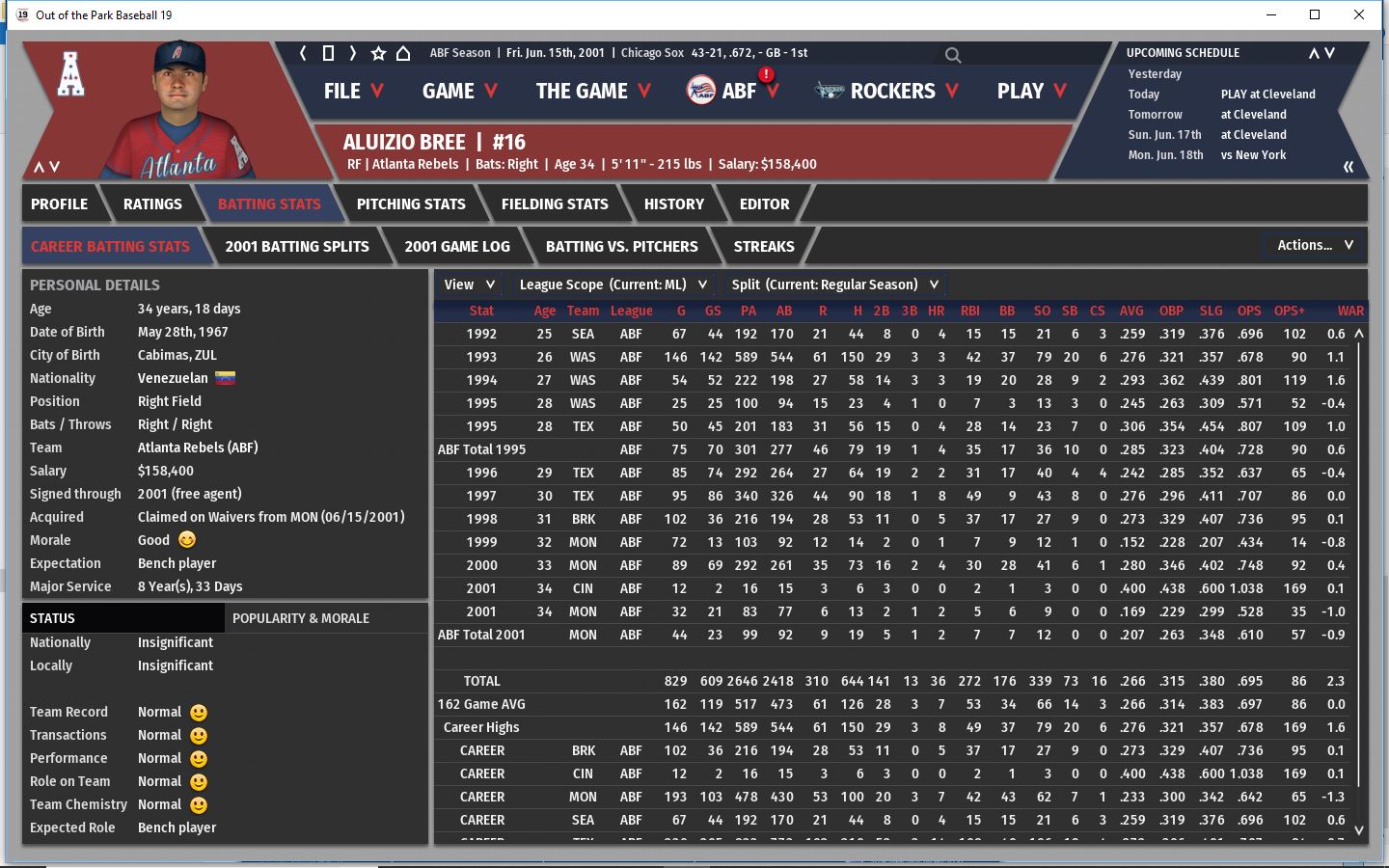Switch to POPULARITY & MORALE panel
The height and width of the screenshot is (868, 1389).
301,618
